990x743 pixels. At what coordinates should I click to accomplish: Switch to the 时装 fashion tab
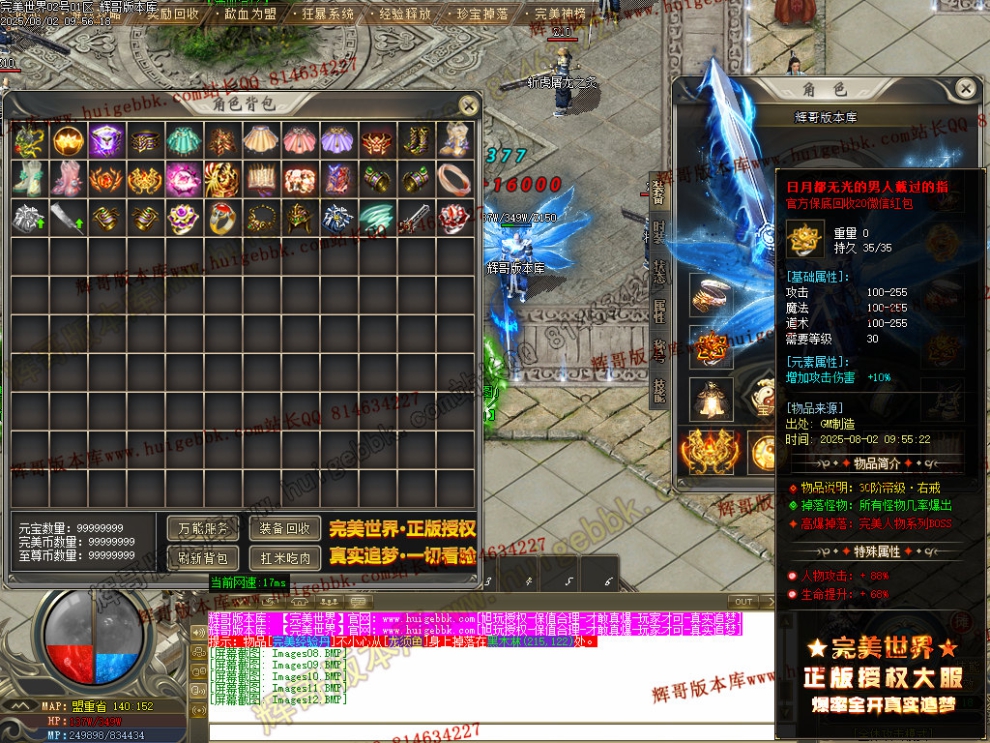click(658, 231)
